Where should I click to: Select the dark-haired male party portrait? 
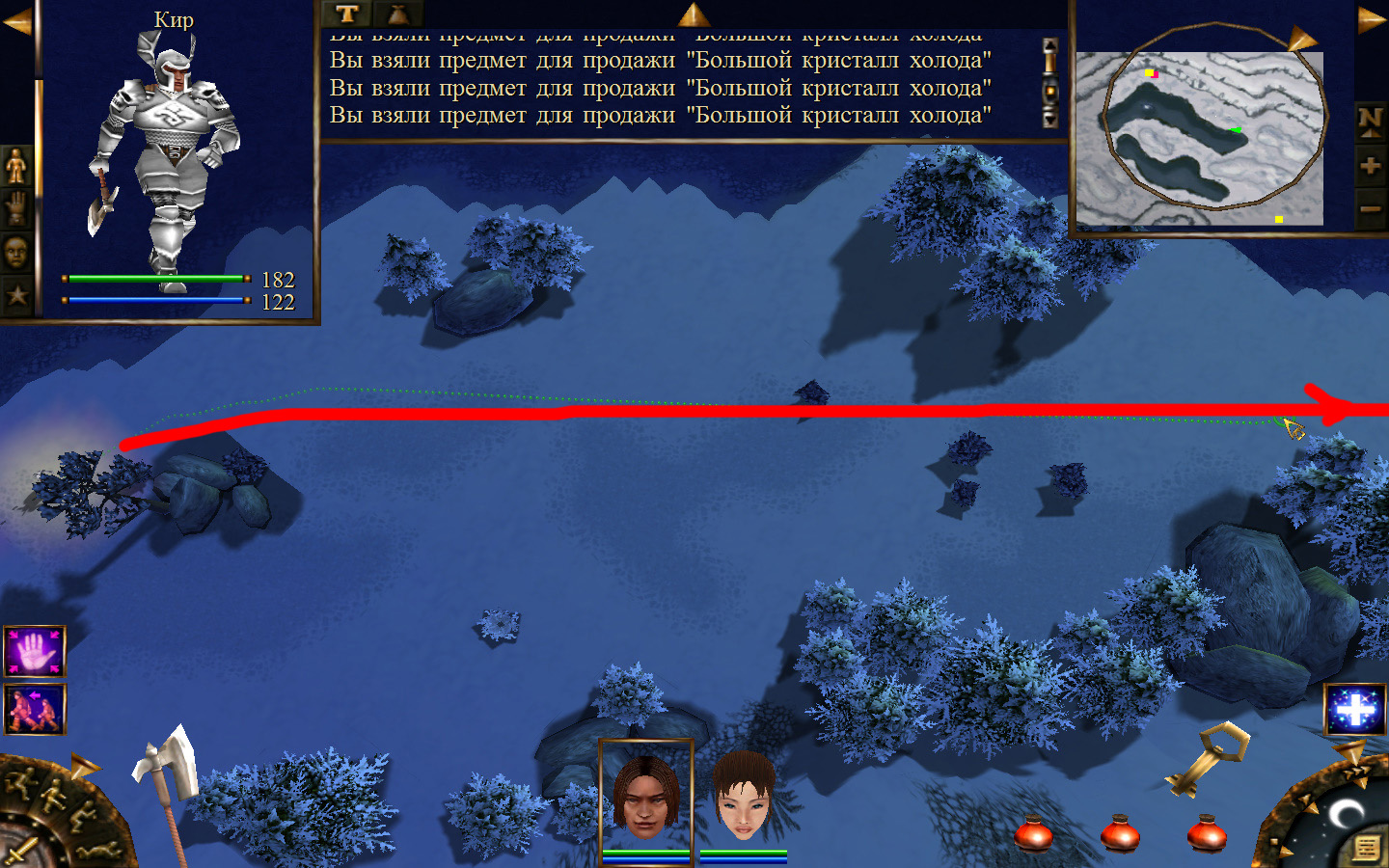coord(645,797)
